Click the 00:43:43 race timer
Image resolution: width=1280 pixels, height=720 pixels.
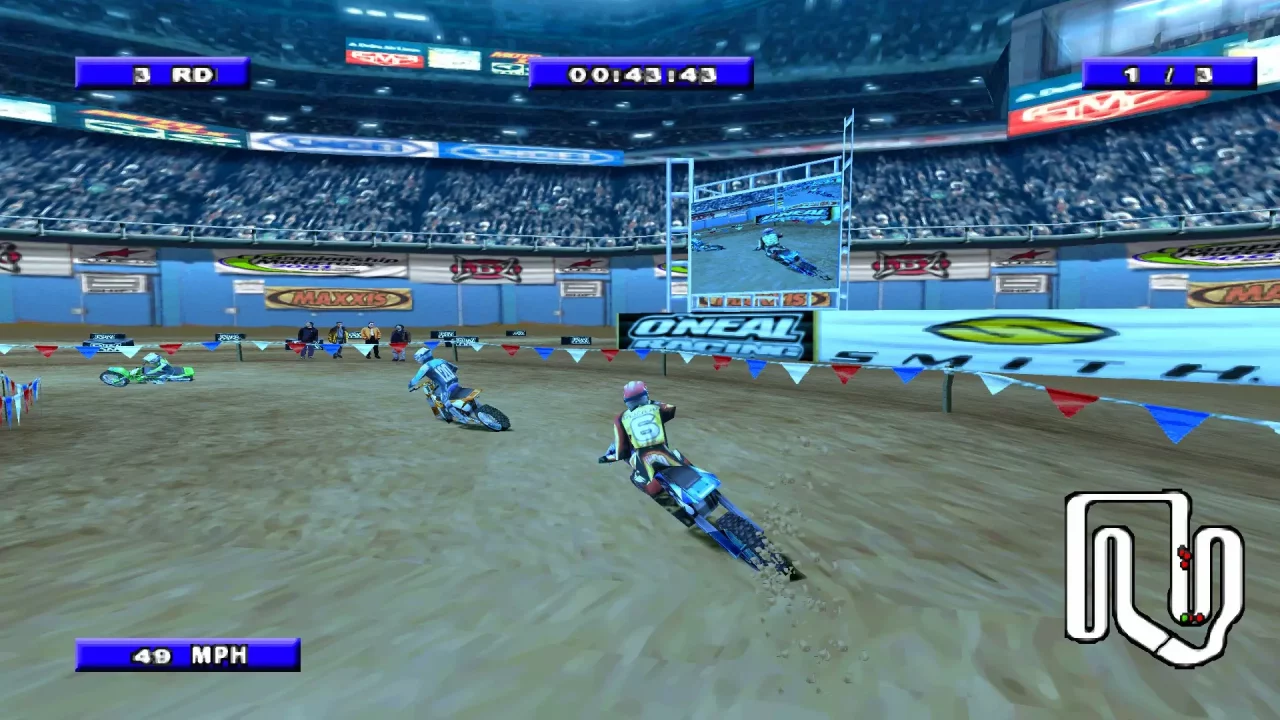point(640,72)
